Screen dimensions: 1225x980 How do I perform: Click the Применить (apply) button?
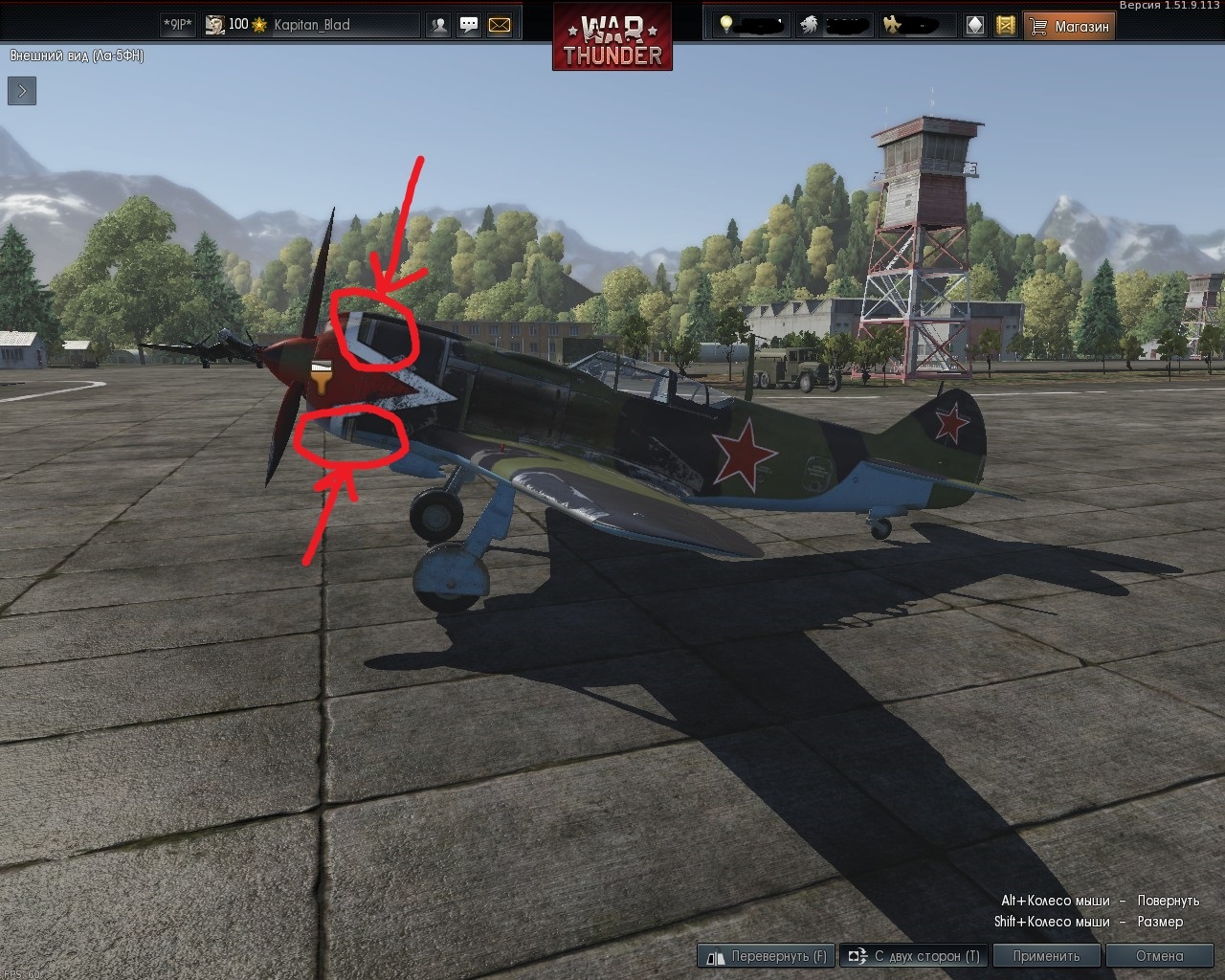(1046, 955)
